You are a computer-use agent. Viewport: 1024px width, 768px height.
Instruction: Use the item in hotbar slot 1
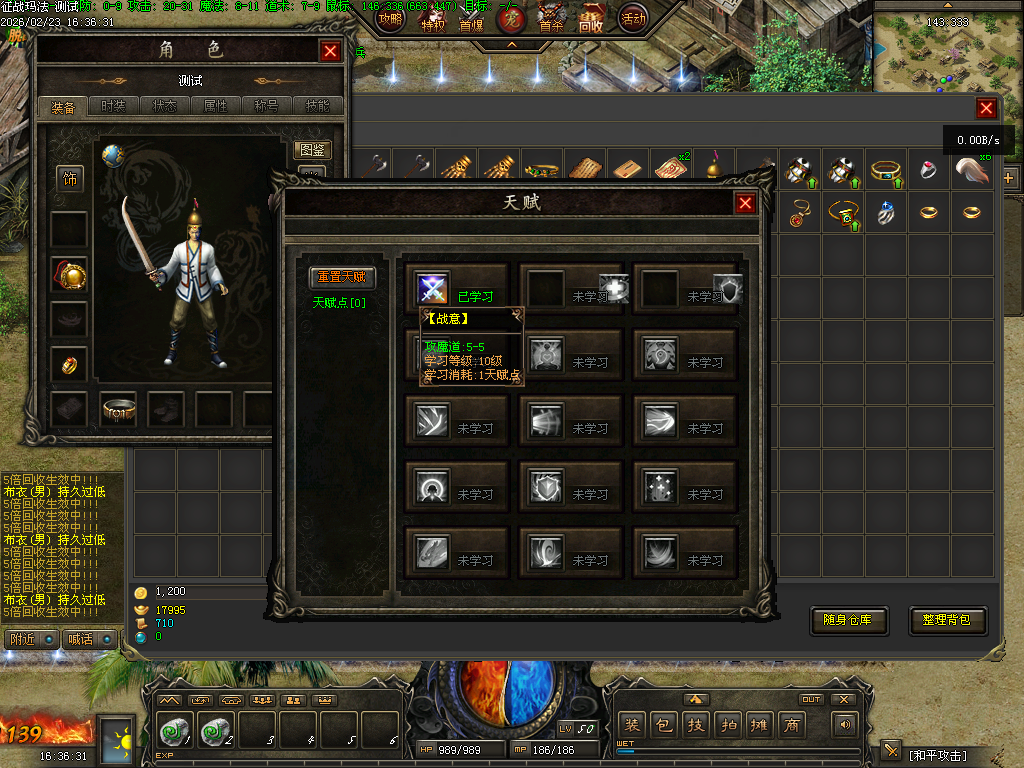(x=175, y=731)
